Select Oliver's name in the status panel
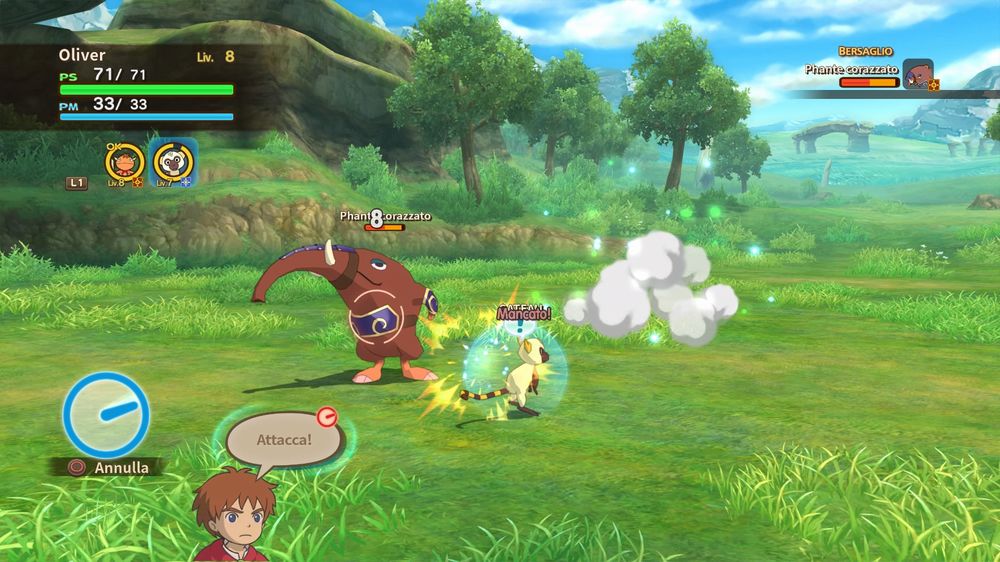Image resolution: width=1000 pixels, height=562 pixels. (82, 55)
